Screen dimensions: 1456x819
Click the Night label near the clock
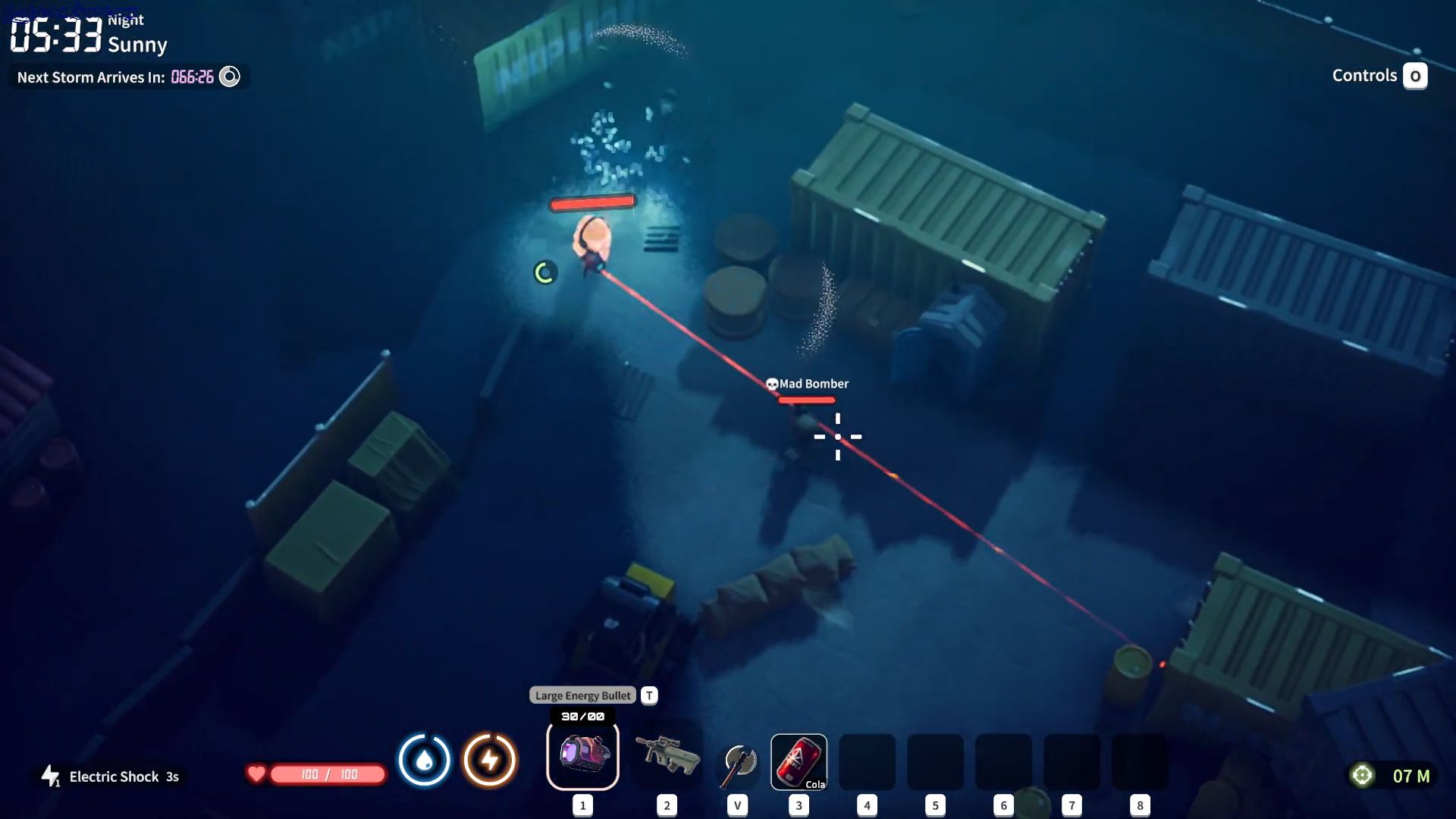coord(124,19)
